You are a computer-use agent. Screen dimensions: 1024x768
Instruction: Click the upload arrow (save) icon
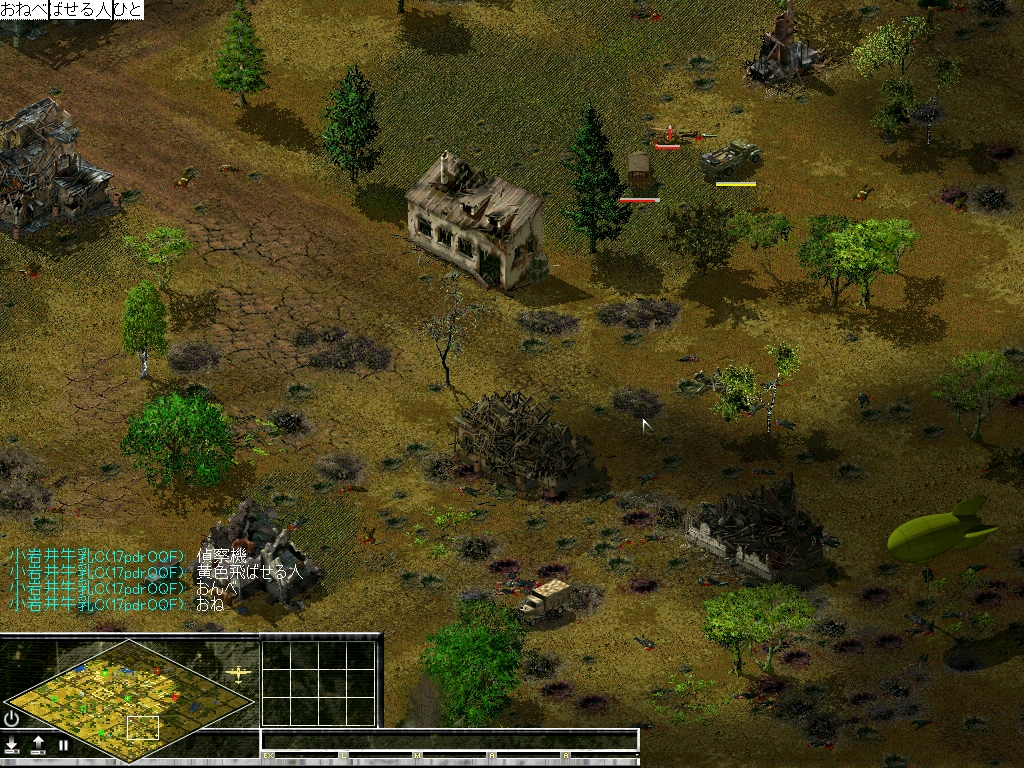tap(38, 745)
